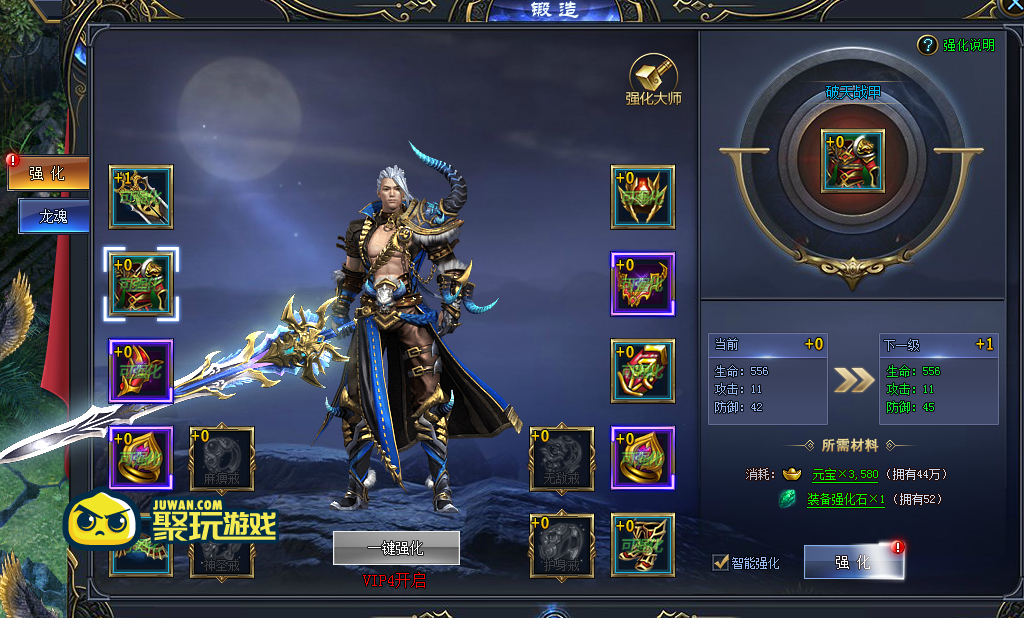Image resolution: width=1024 pixels, height=618 pixels.
Task: Open the 强化大师 hammer icon
Action: (x=653, y=78)
